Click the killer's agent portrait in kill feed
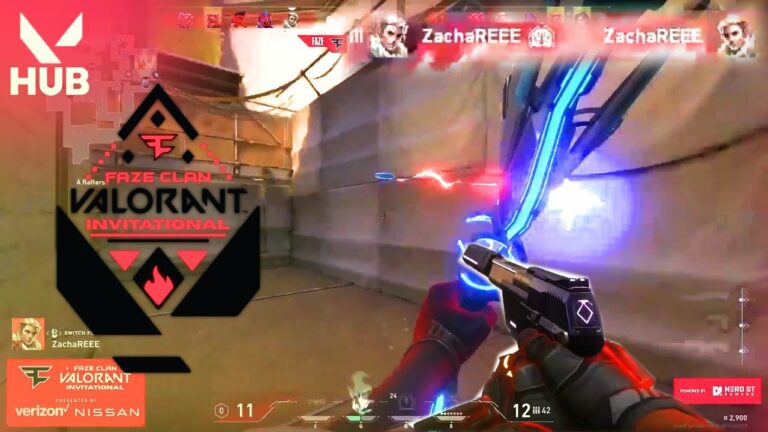This screenshot has height=432, width=768. pyautogui.click(x=388, y=37)
